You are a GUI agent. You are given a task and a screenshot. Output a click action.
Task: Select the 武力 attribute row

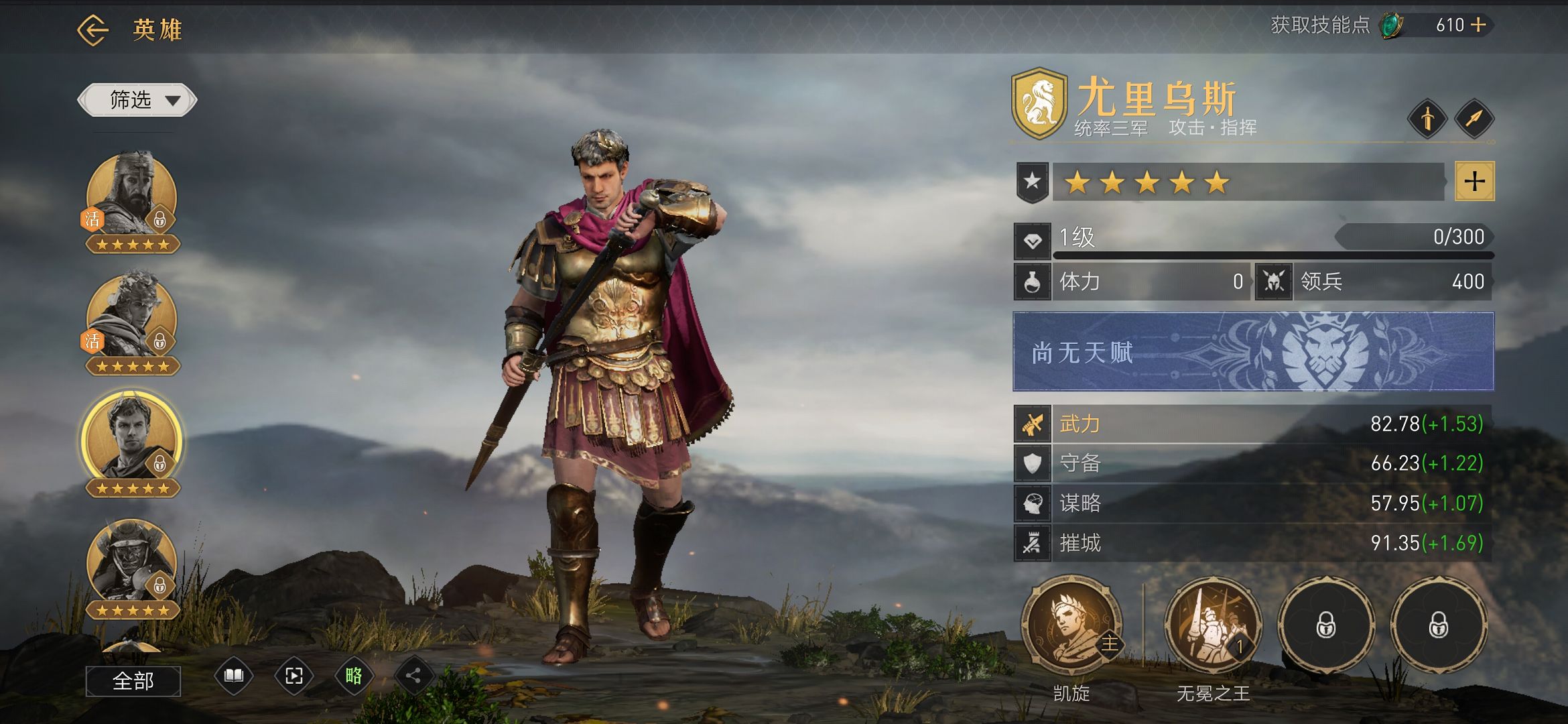[x=1253, y=424]
